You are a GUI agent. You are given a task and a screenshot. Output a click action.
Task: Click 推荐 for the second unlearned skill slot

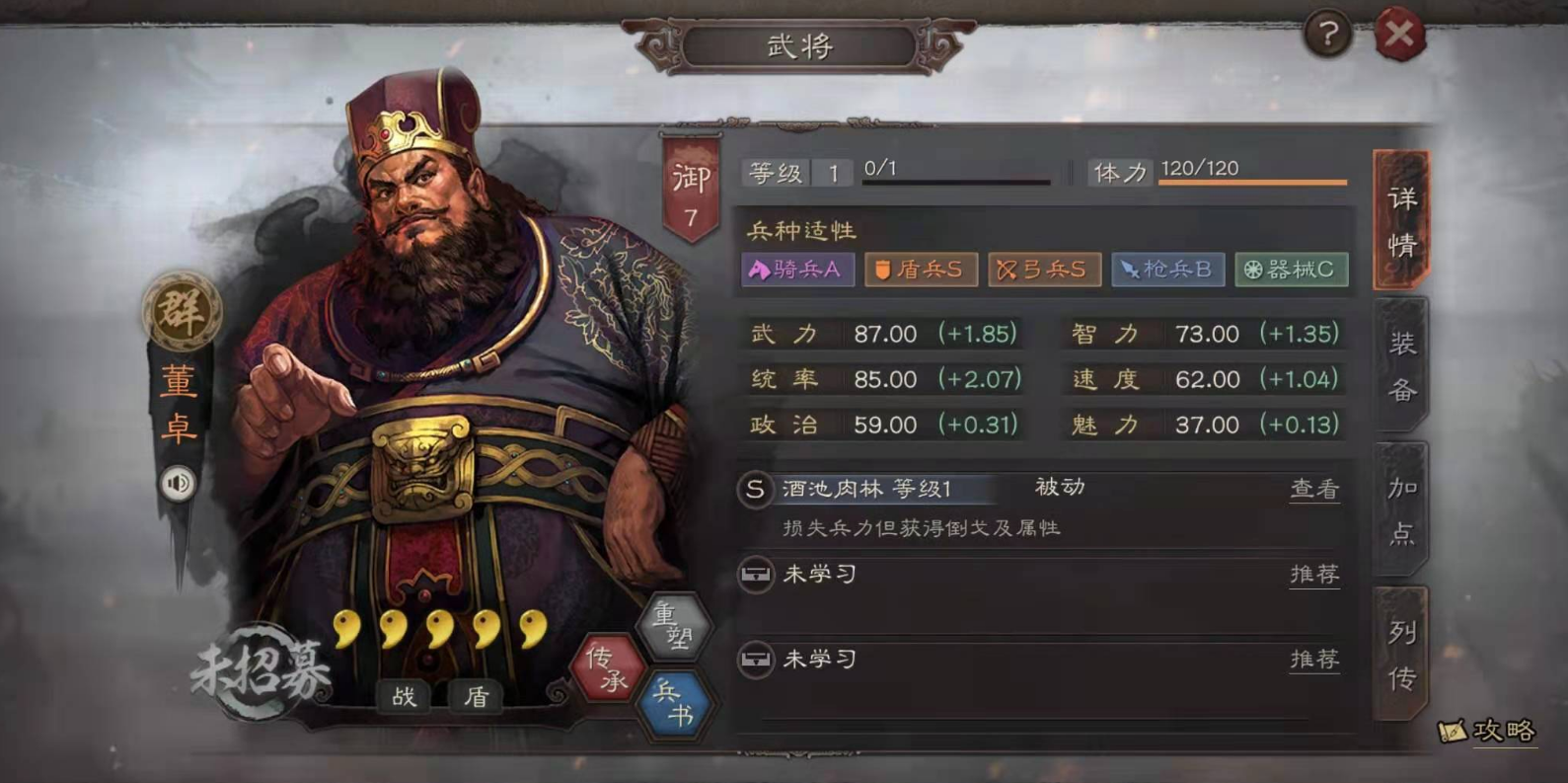click(1313, 659)
